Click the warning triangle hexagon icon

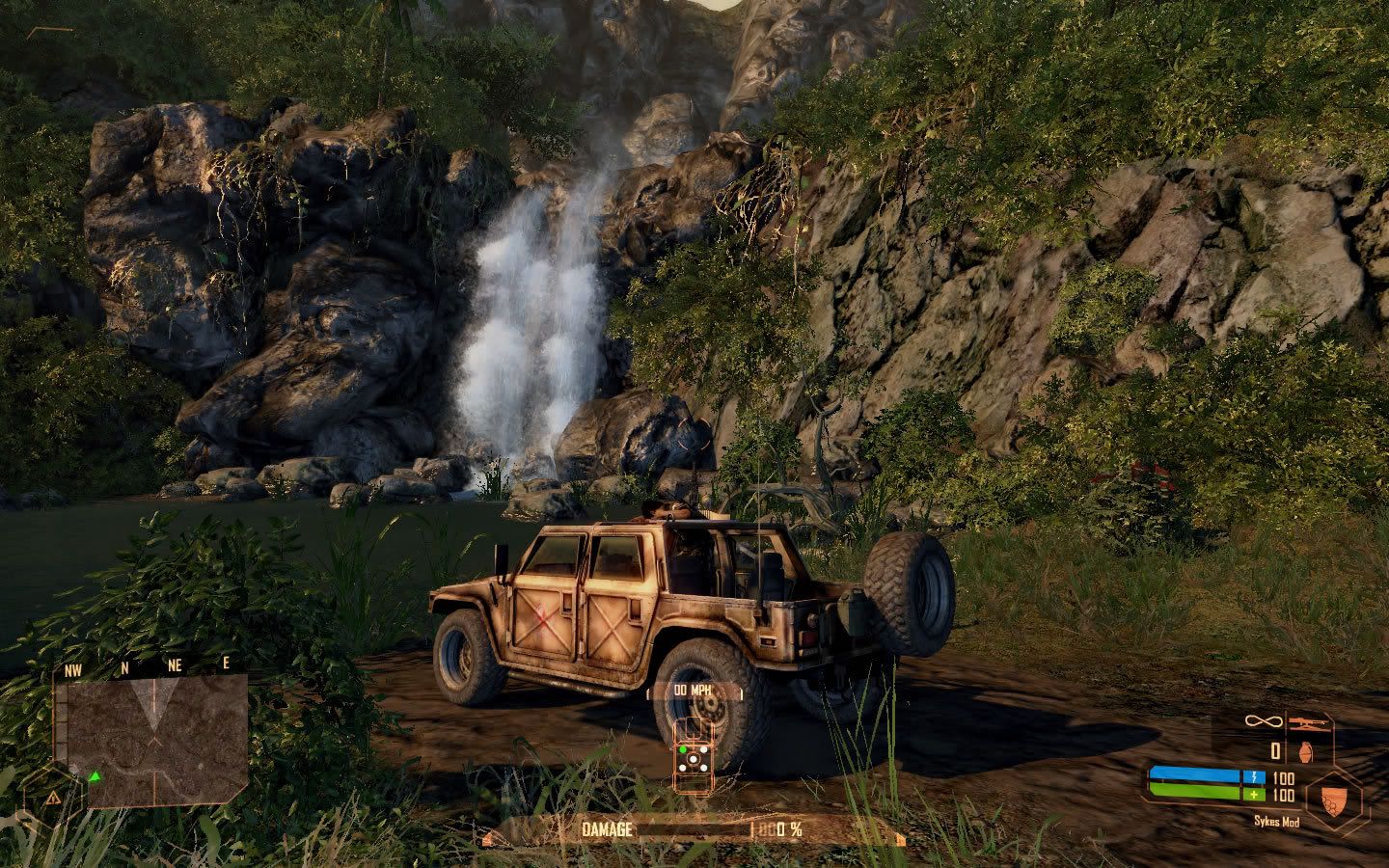click(53, 798)
